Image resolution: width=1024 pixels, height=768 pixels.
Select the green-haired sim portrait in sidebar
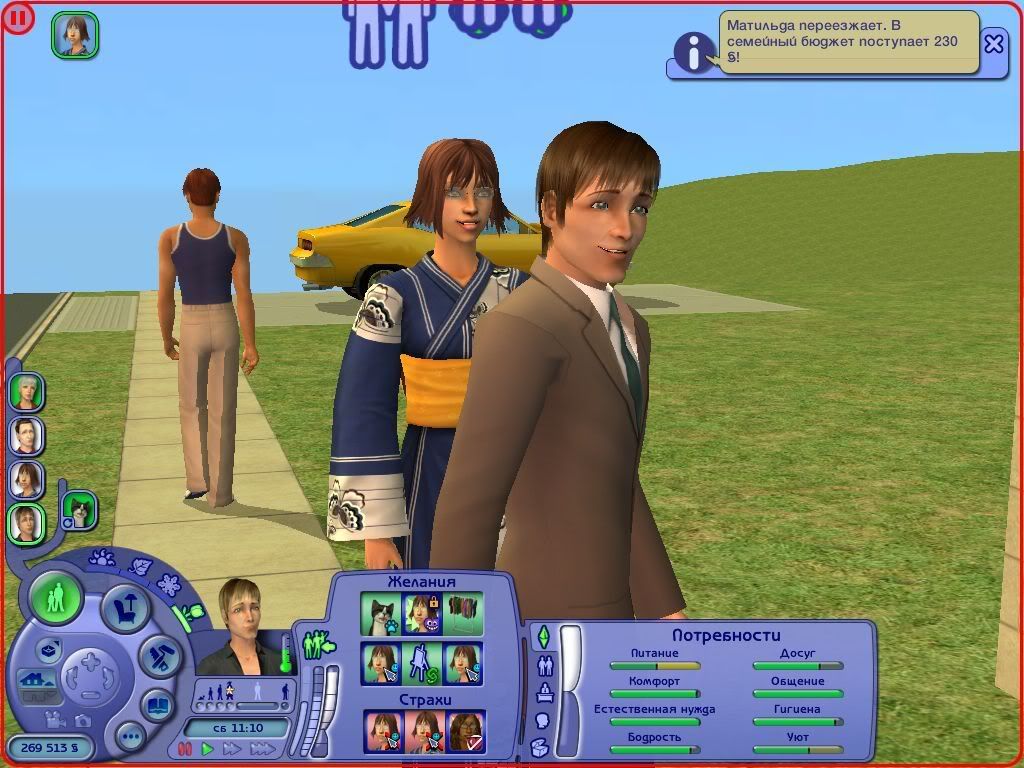point(26,391)
